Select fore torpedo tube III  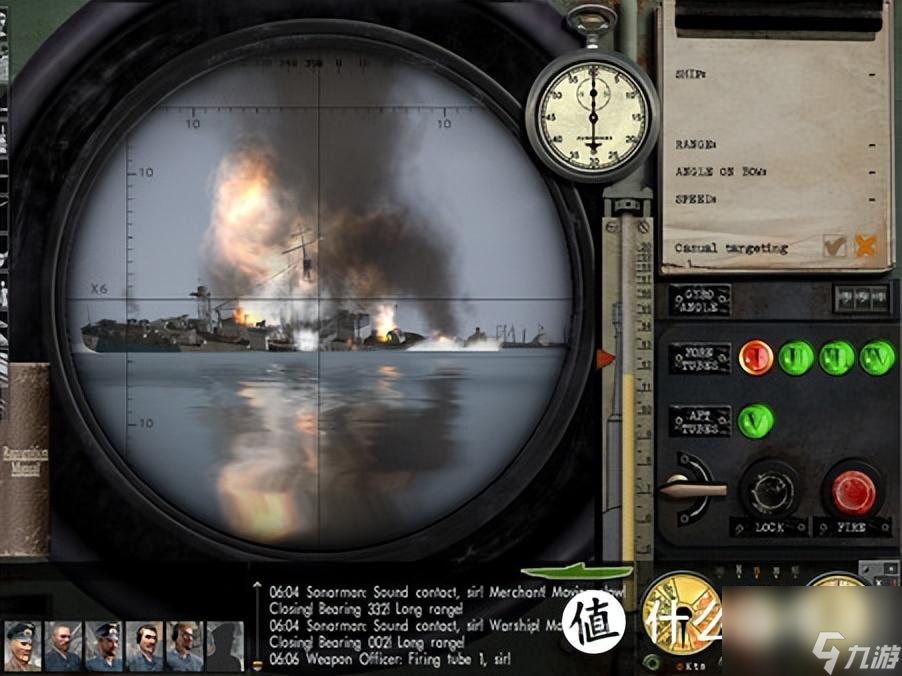tap(837, 357)
